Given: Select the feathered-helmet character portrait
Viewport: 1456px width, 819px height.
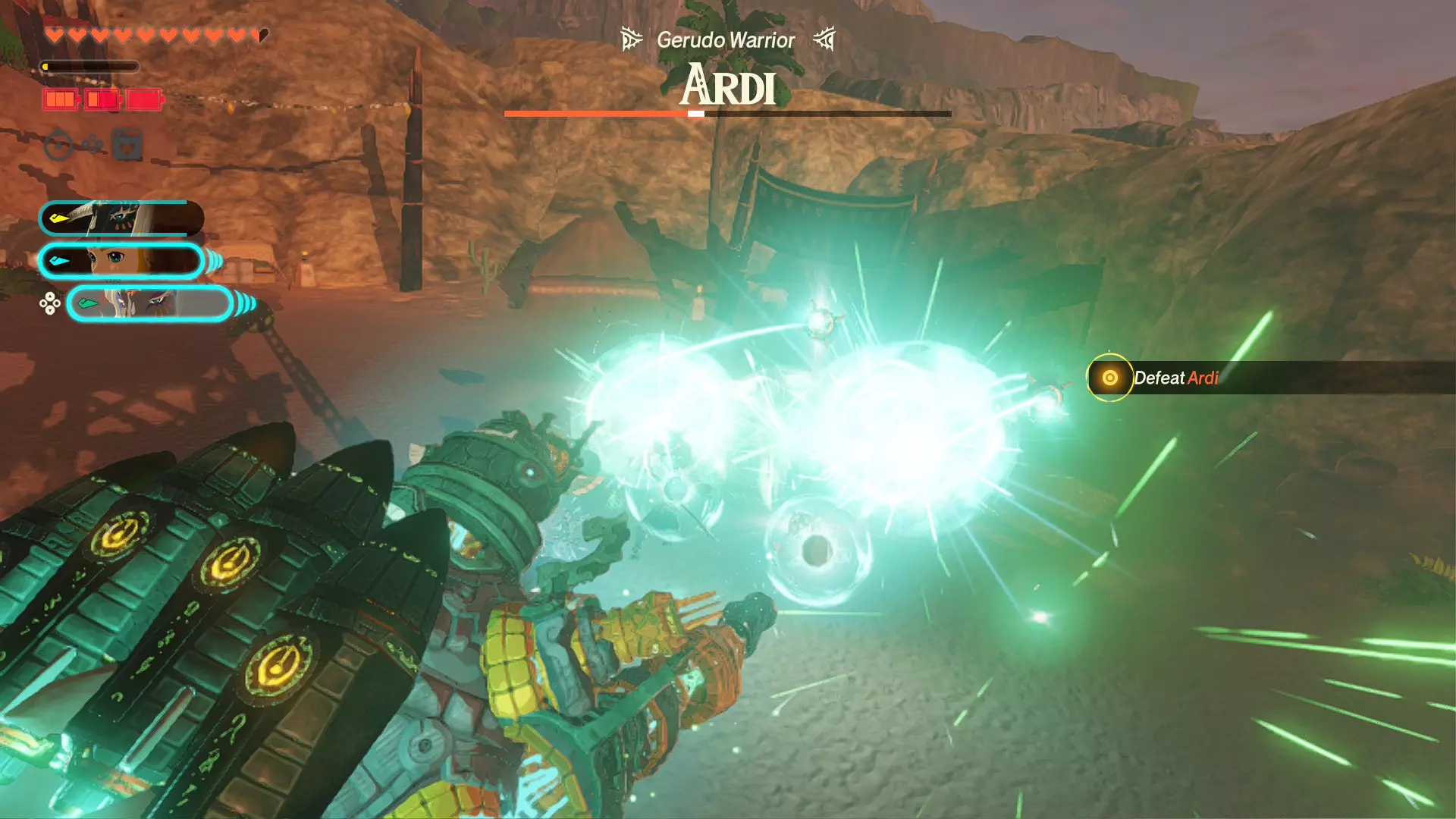Looking at the screenshot, I should tap(121, 218).
